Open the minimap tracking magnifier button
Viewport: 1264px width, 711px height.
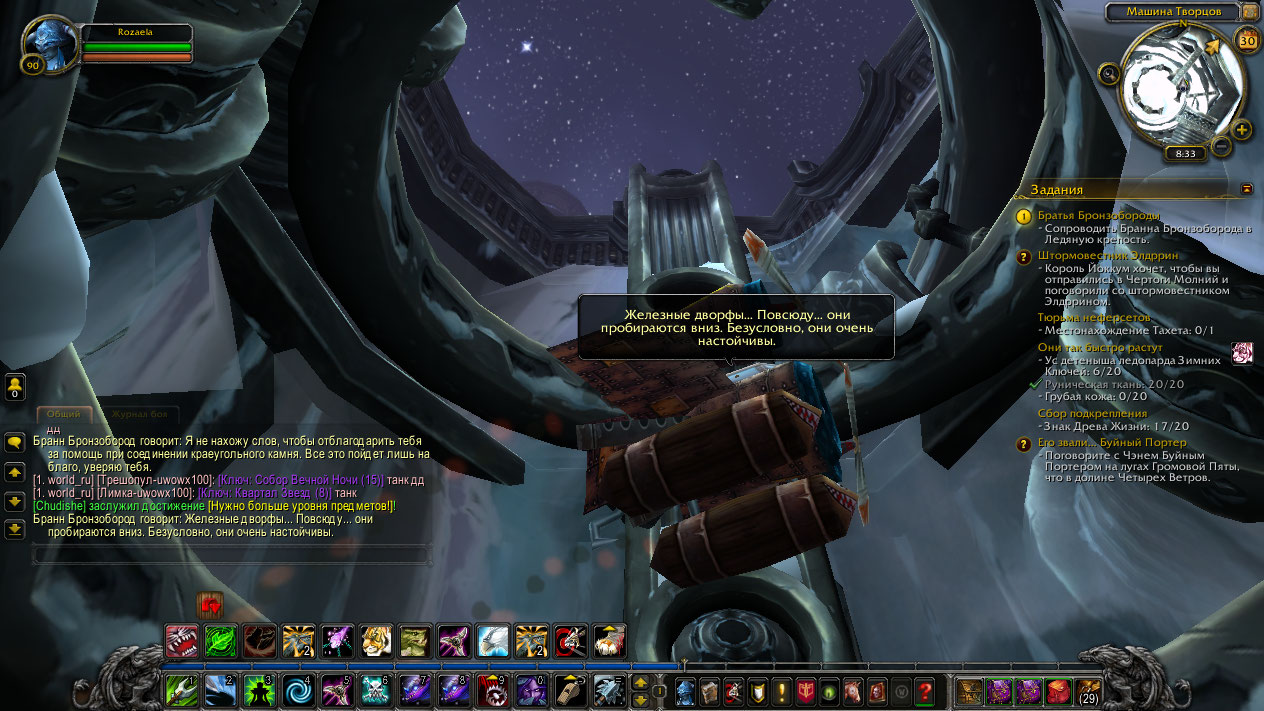1108,73
